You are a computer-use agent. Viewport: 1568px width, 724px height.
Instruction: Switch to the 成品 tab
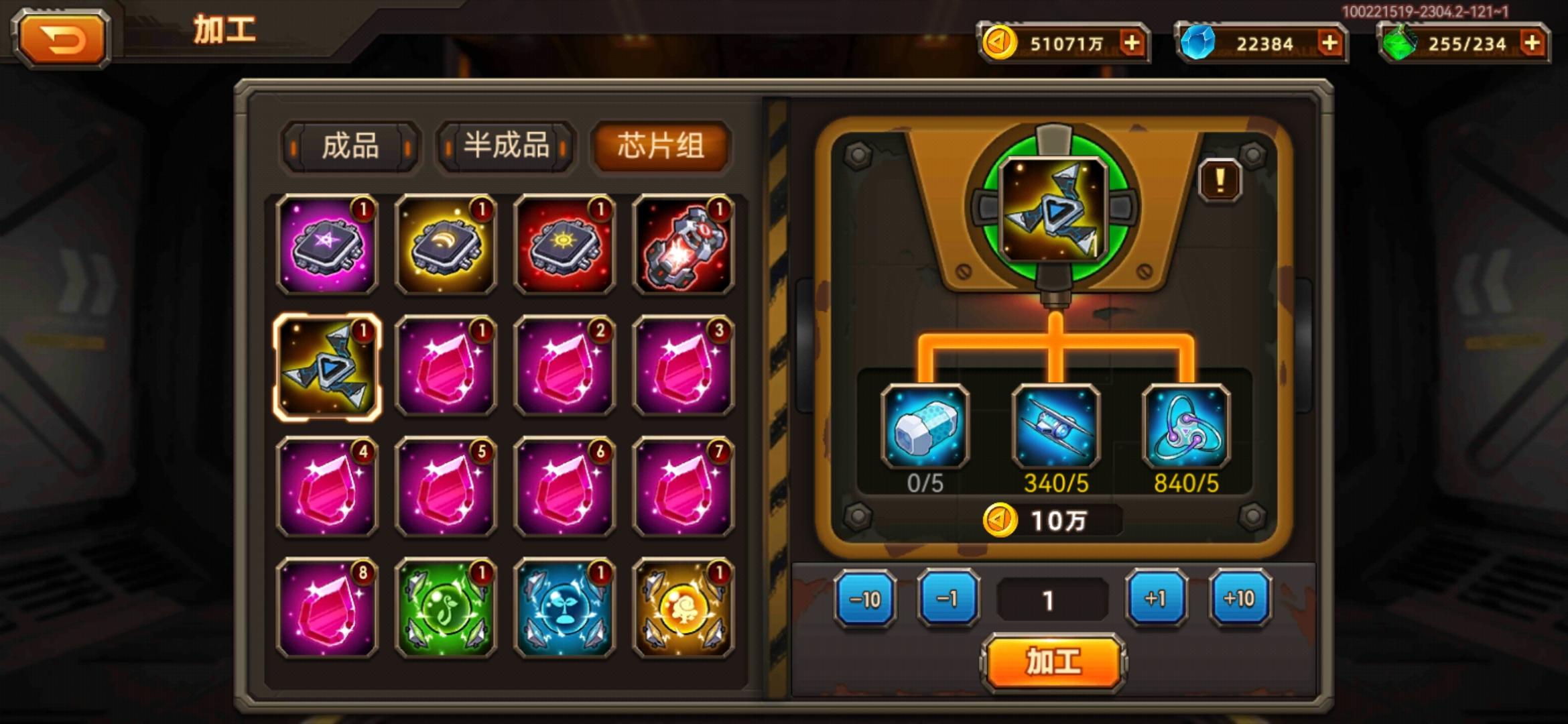[x=350, y=149]
